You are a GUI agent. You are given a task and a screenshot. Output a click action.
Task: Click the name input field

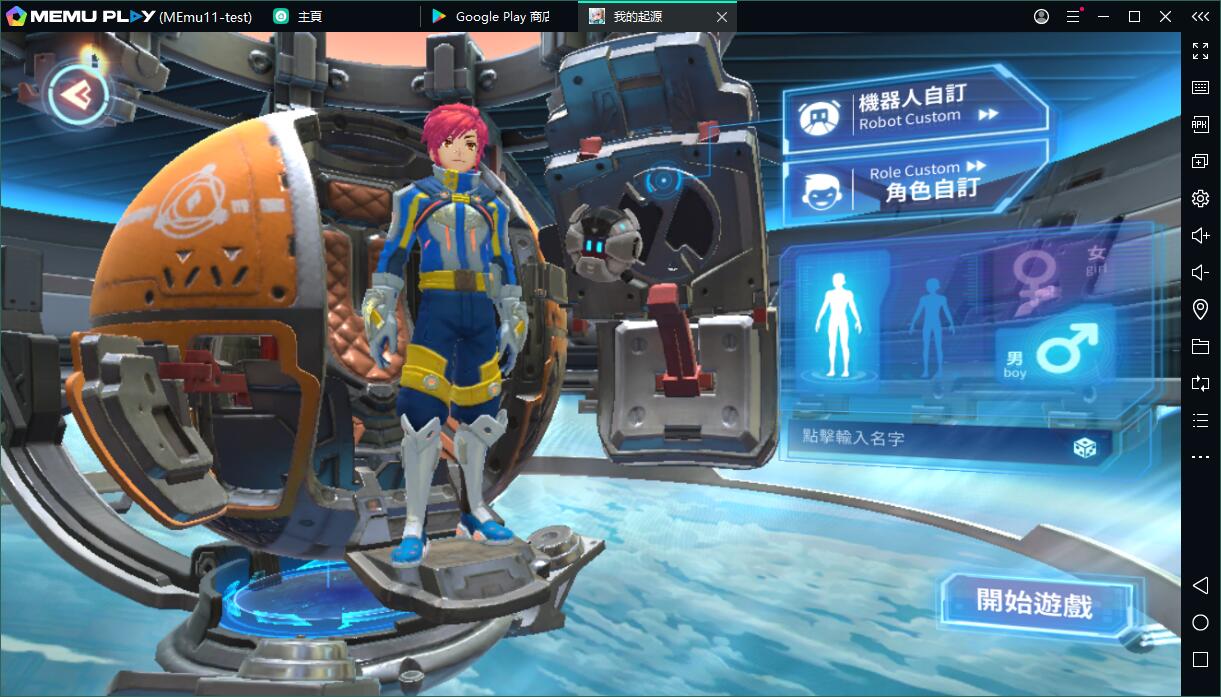(930, 438)
